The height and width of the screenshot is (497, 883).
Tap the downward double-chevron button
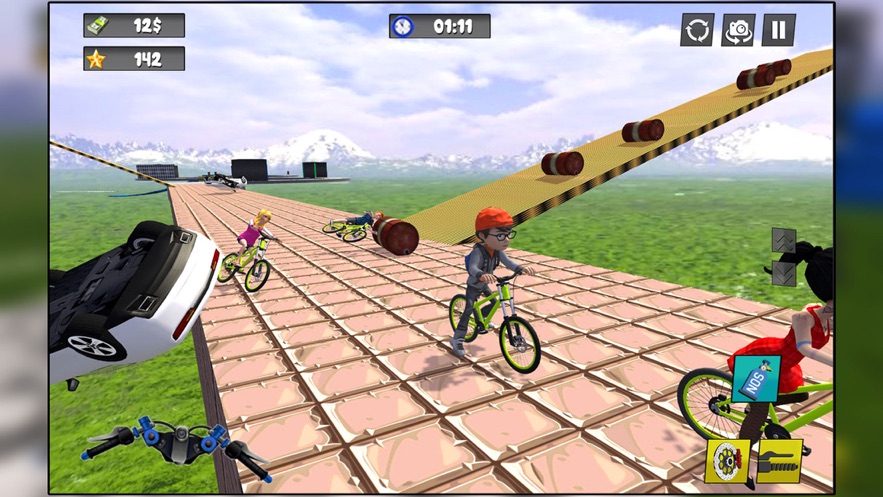pyautogui.click(x=784, y=273)
